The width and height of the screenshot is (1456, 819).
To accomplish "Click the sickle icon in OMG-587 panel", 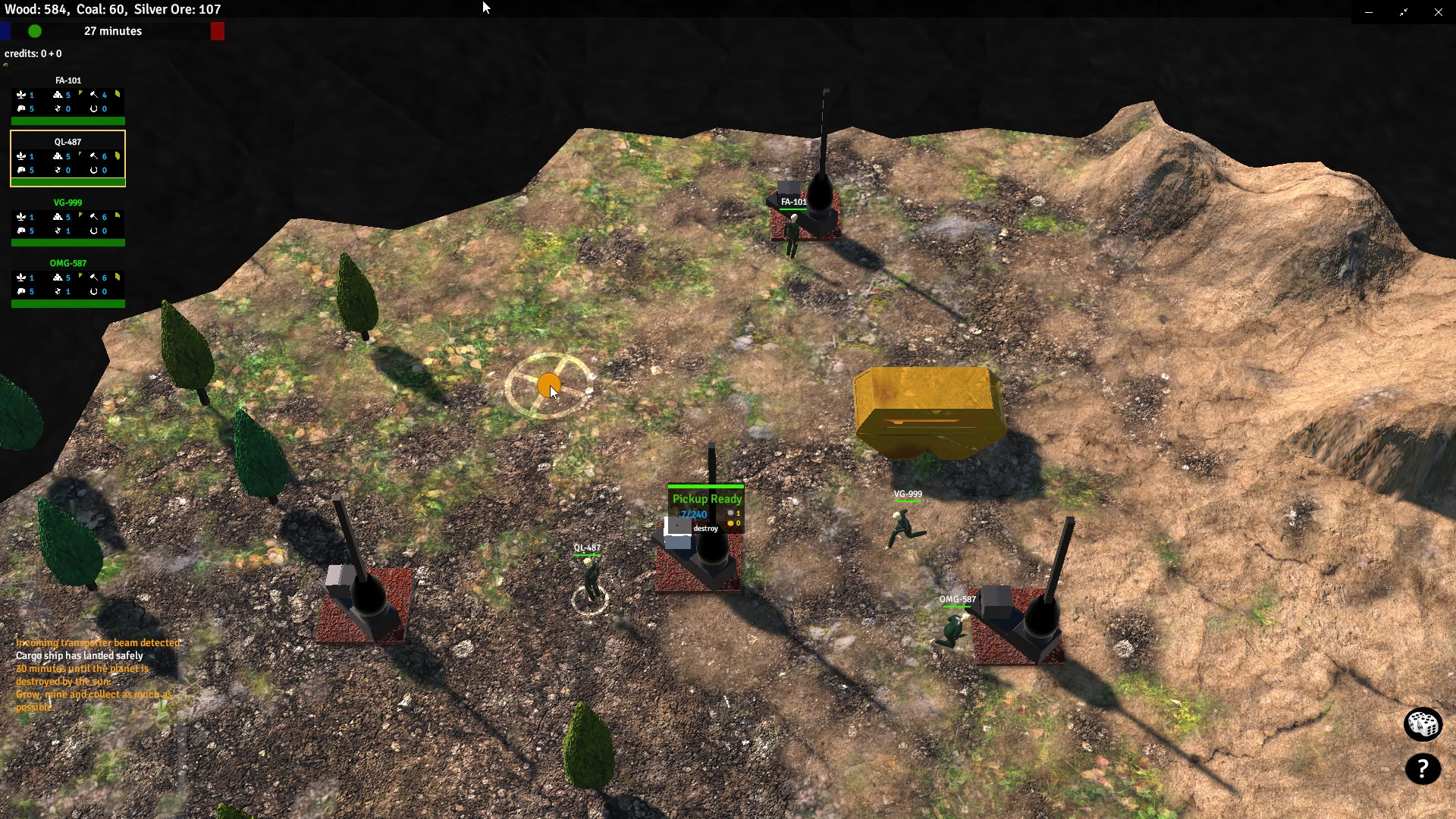I will pyautogui.click(x=59, y=291).
